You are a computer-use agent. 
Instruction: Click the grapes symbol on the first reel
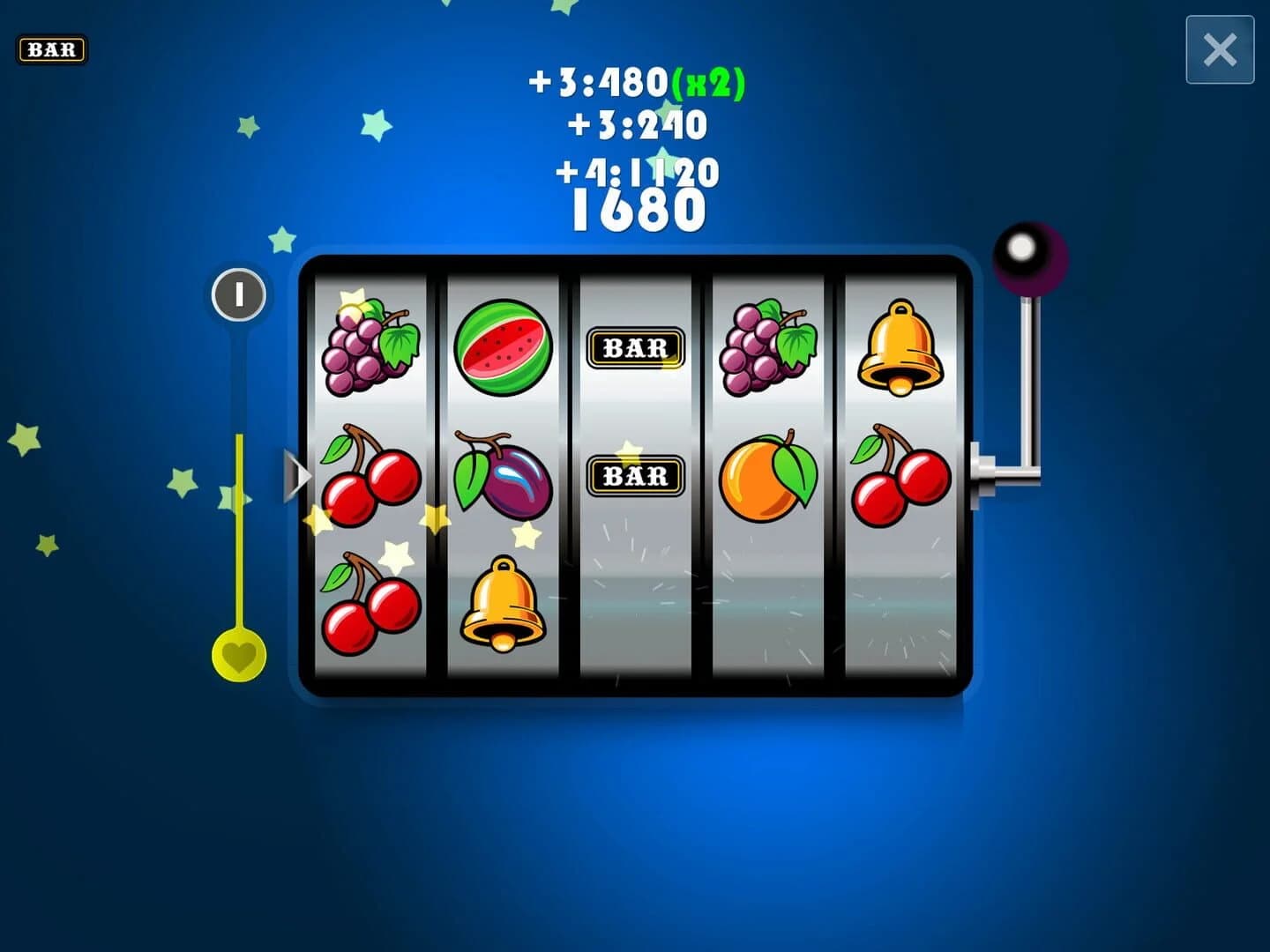pos(370,348)
